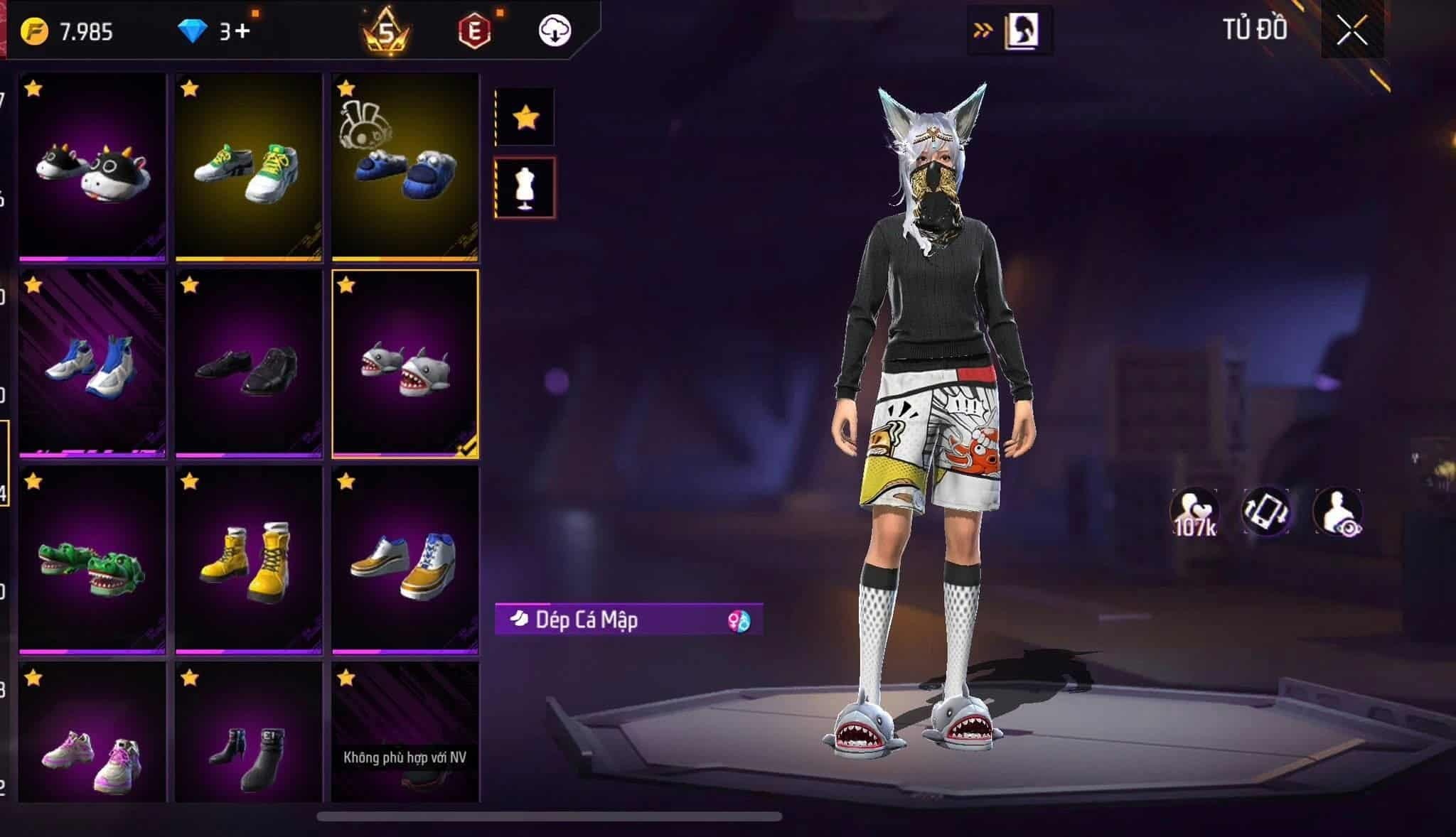Select the gold and white wedge sneakers

(x=405, y=560)
